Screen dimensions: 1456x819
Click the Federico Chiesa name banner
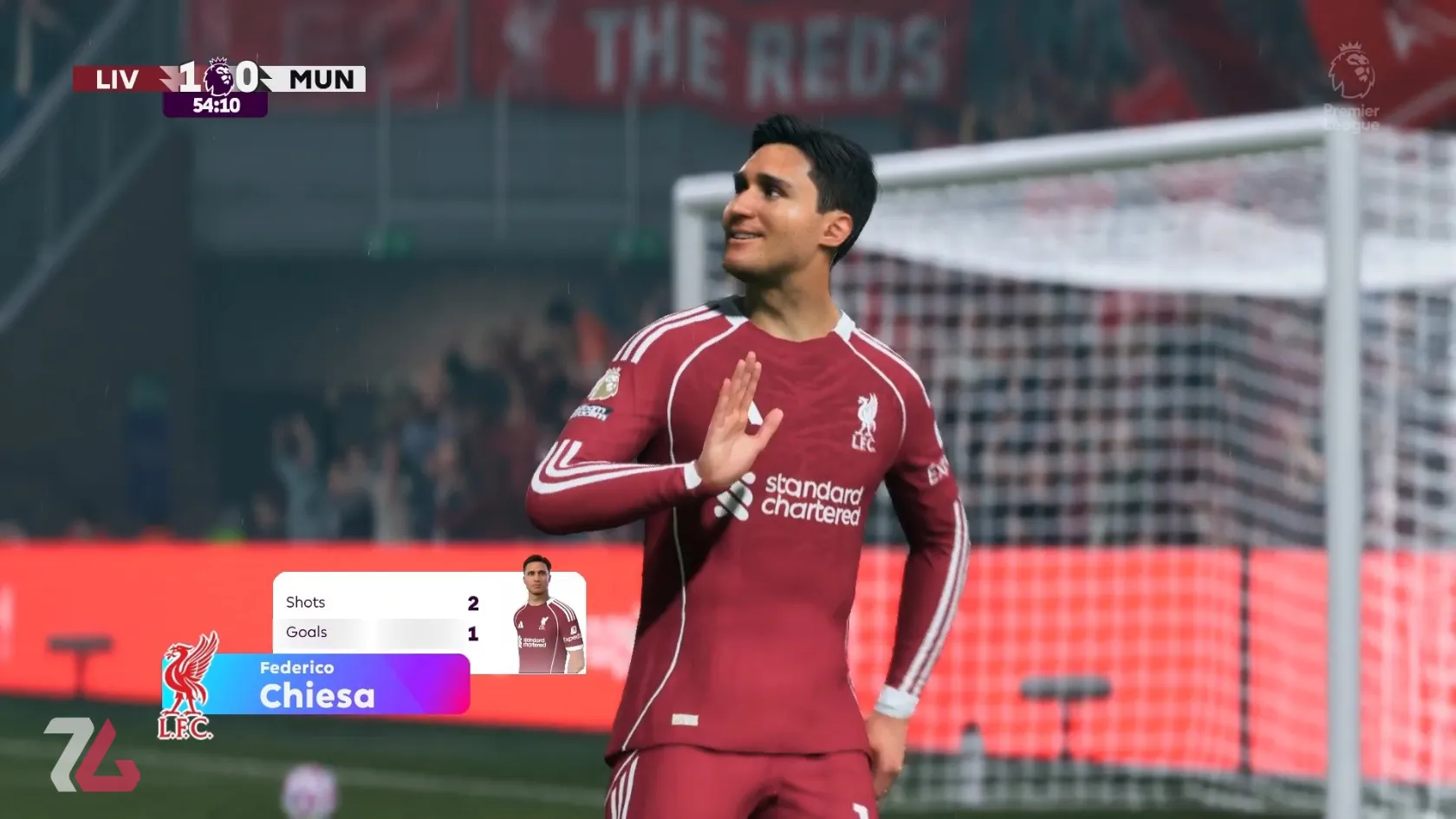316,686
